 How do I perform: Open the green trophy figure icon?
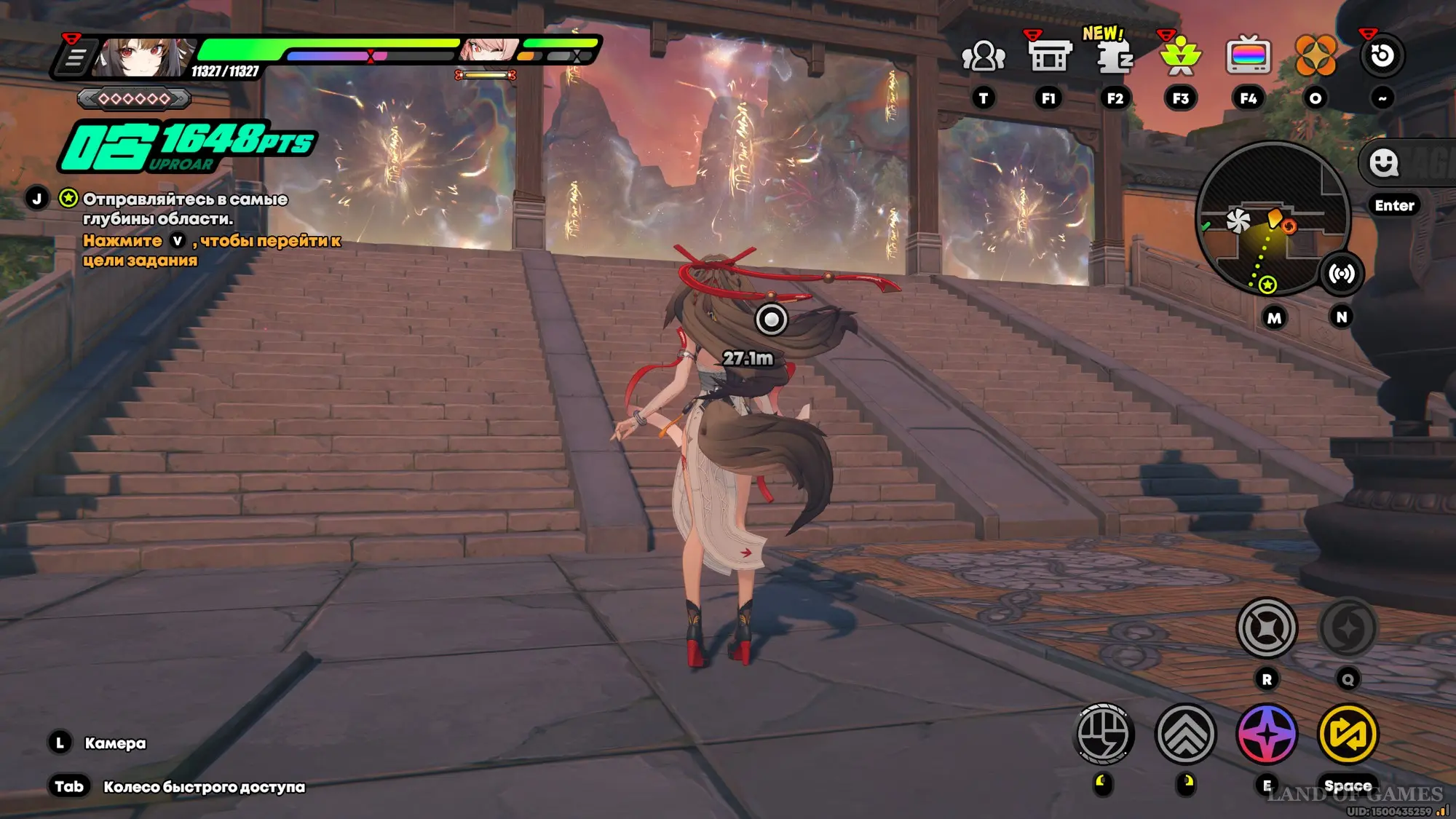coord(1181,56)
